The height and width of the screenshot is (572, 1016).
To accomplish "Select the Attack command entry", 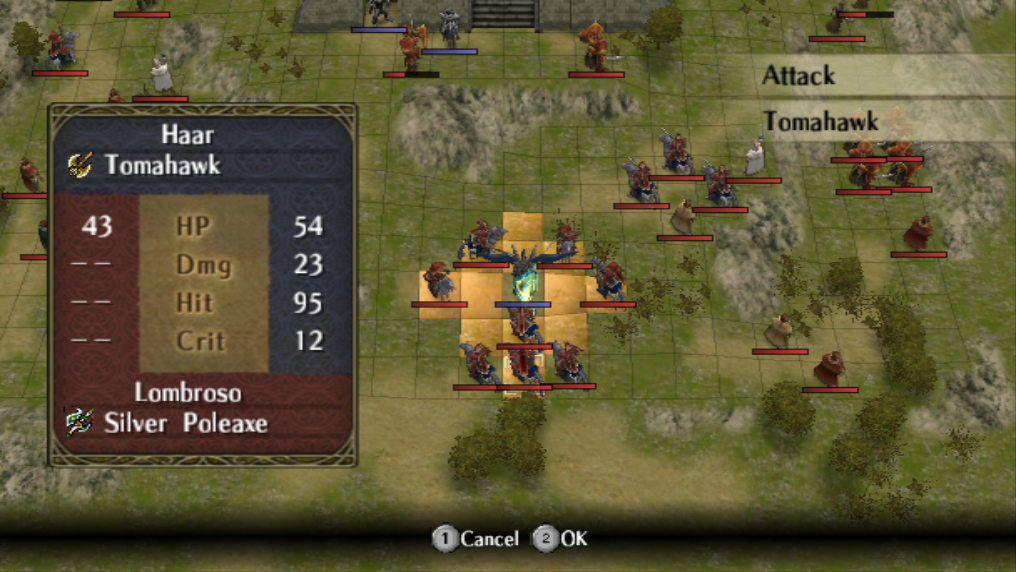I will [x=799, y=75].
